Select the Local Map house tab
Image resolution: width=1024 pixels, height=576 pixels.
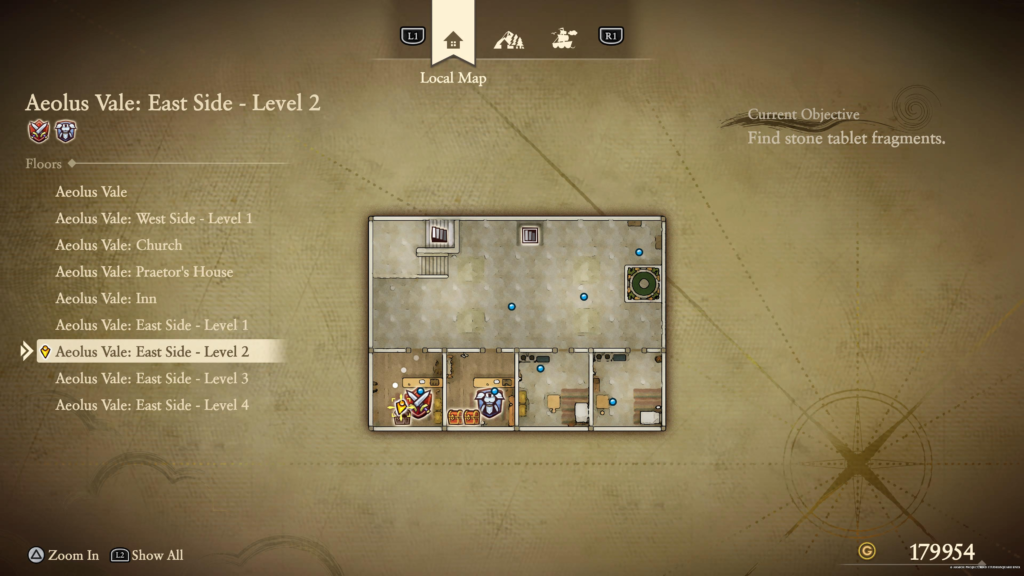pyautogui.click(x=453, y=40)
